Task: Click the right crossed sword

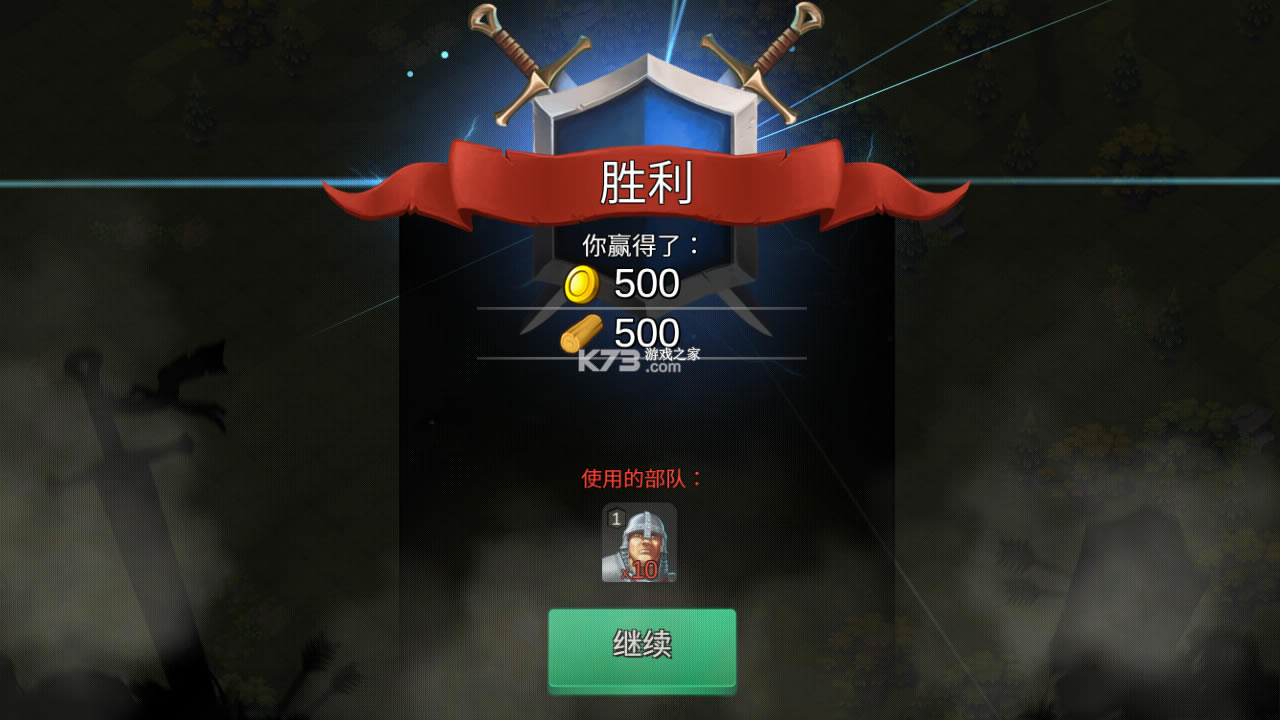Action: click(x=760, y=70)
